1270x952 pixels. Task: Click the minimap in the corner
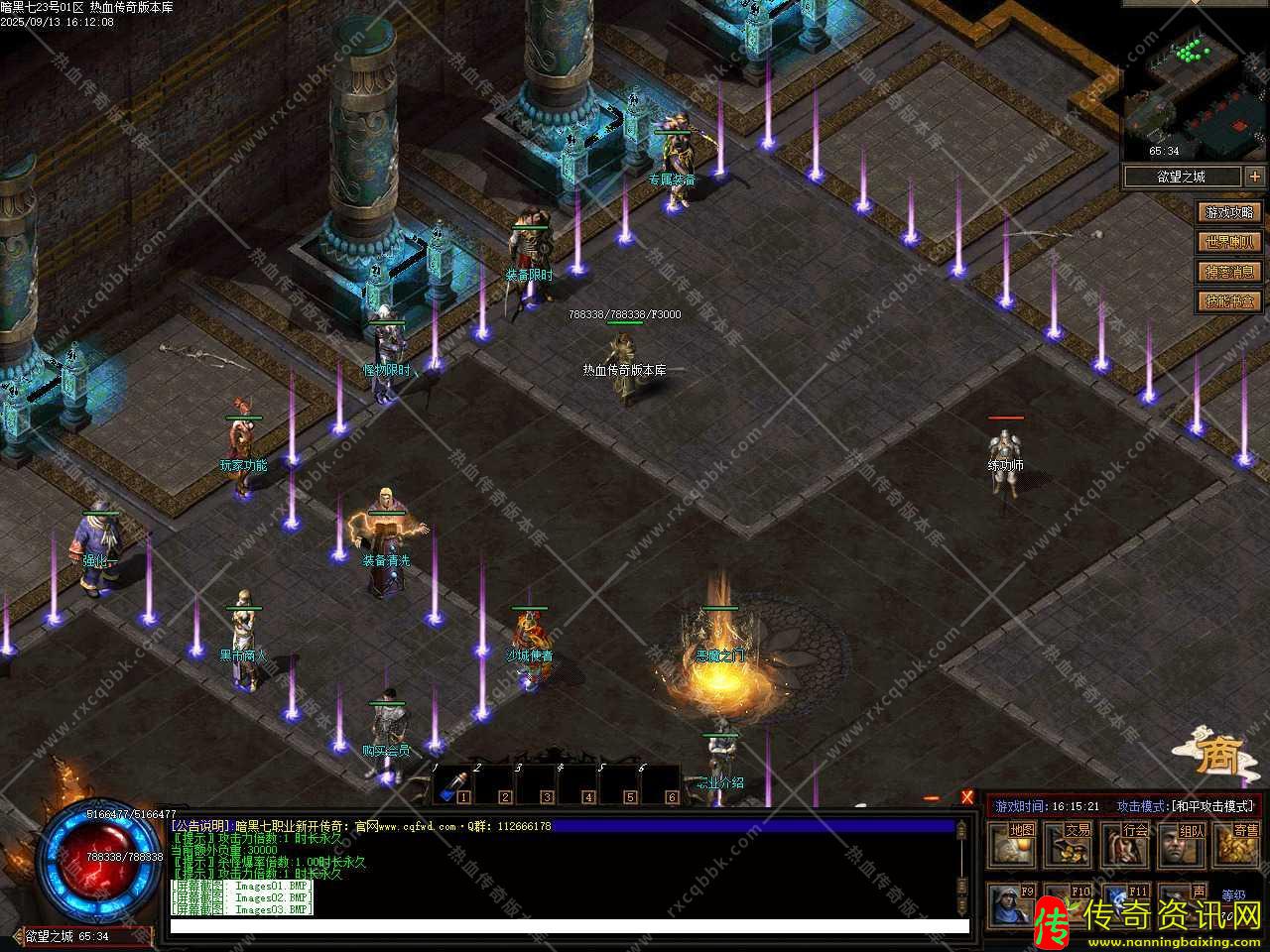1195,94
